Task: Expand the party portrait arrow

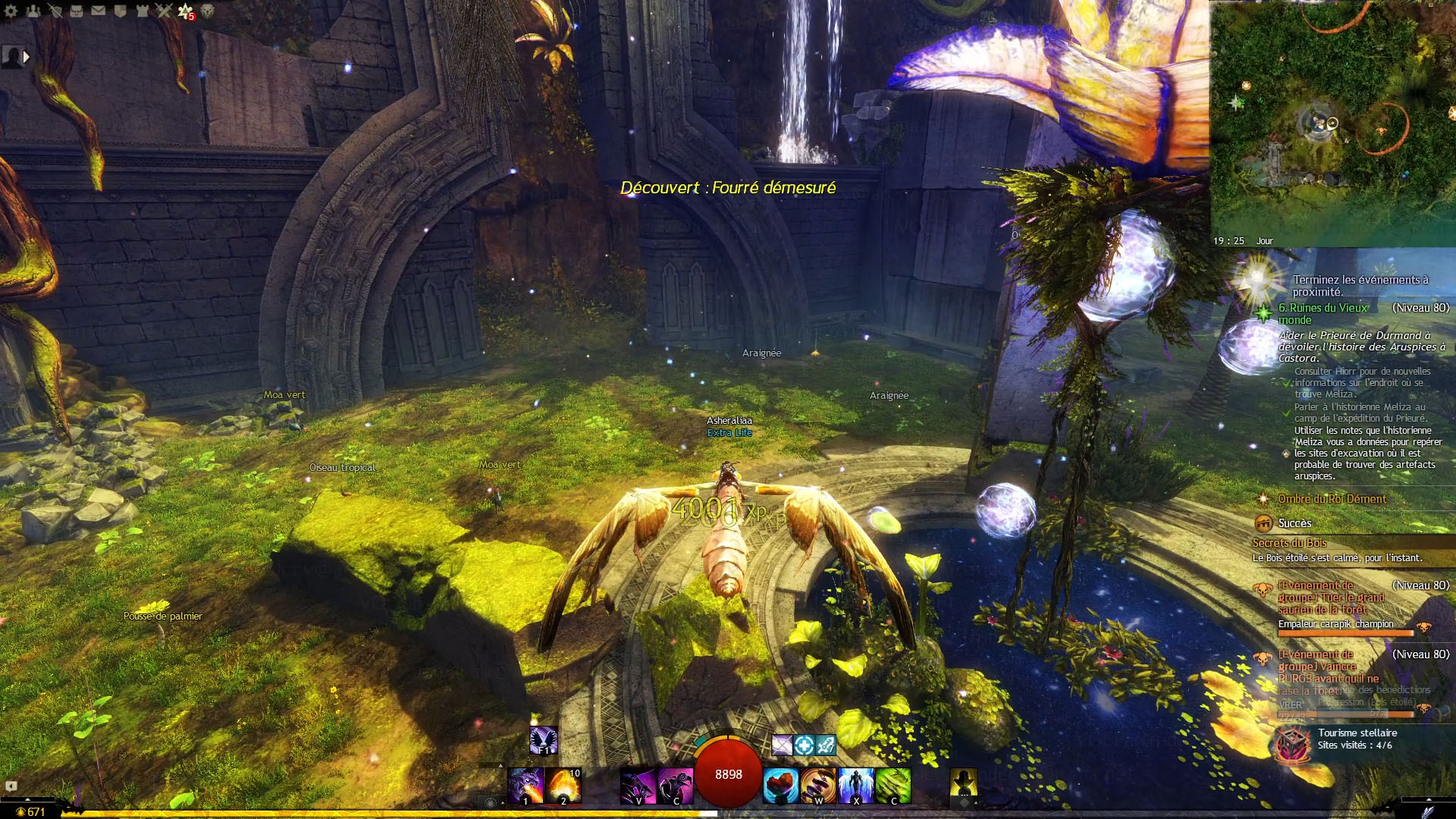Action: click(x=27, y=56)
